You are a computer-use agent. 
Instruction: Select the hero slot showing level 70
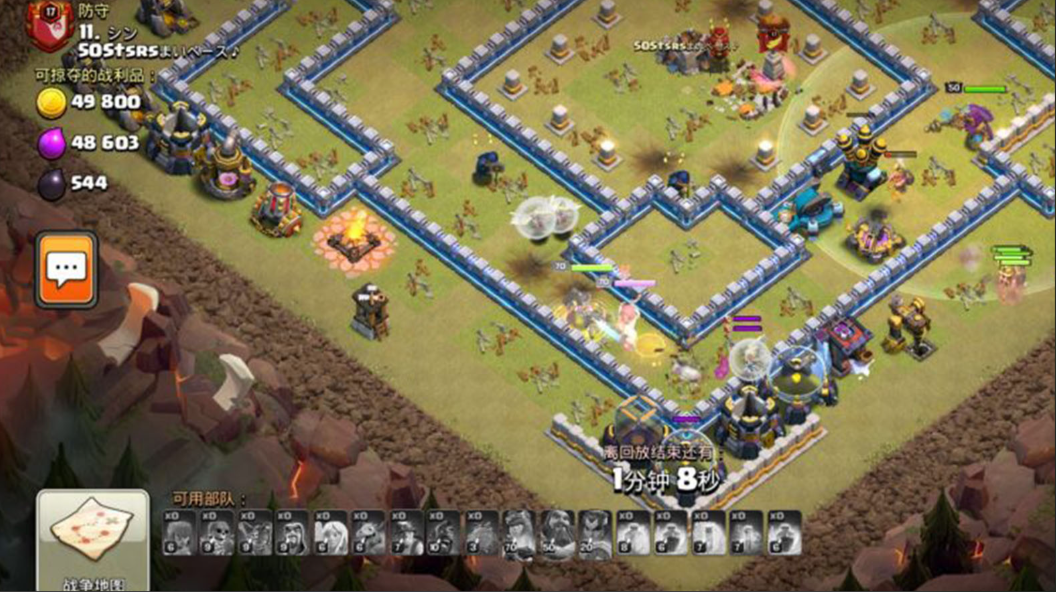point(519,532)
